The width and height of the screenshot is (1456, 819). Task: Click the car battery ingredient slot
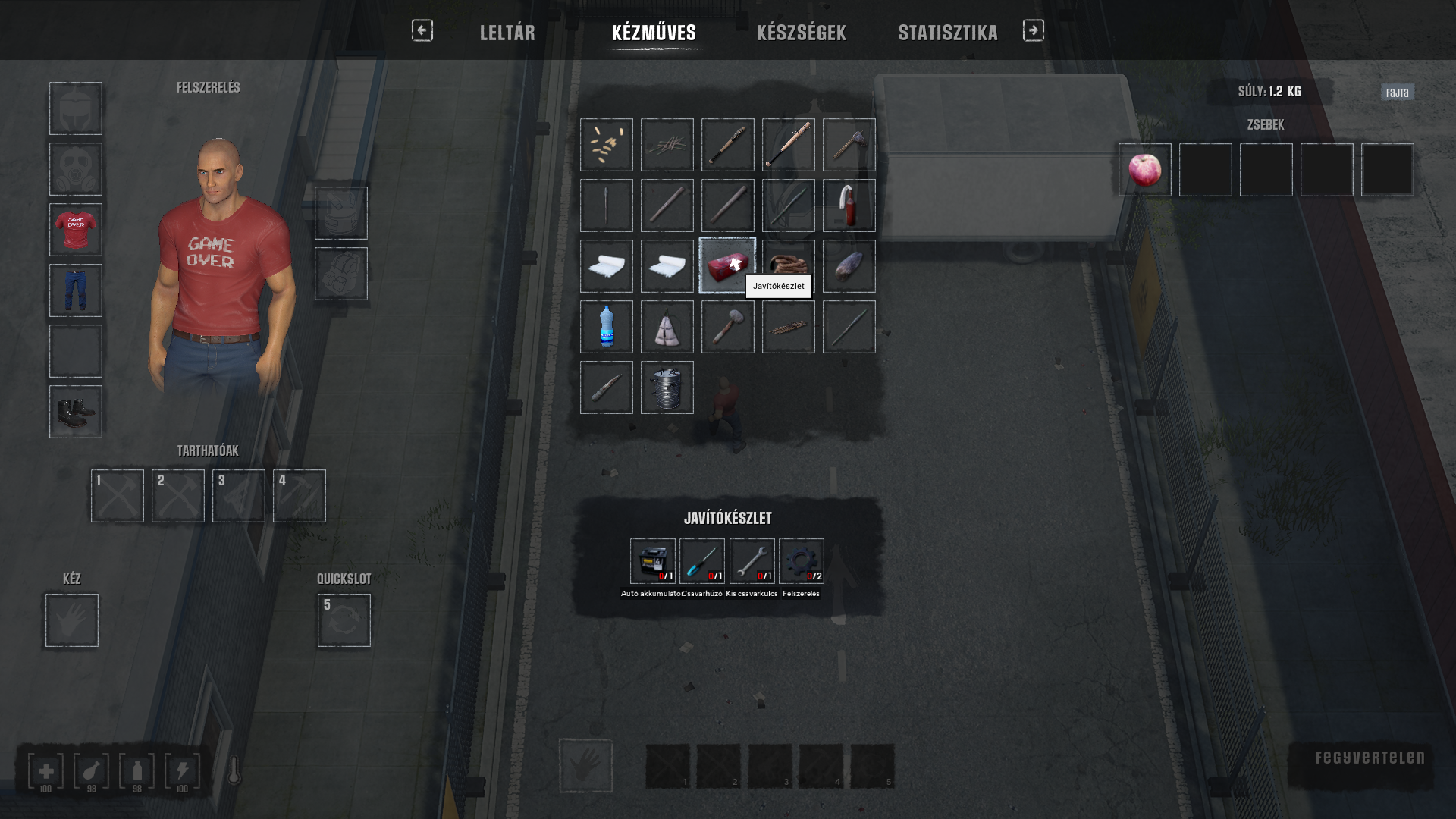coord(652,561)
